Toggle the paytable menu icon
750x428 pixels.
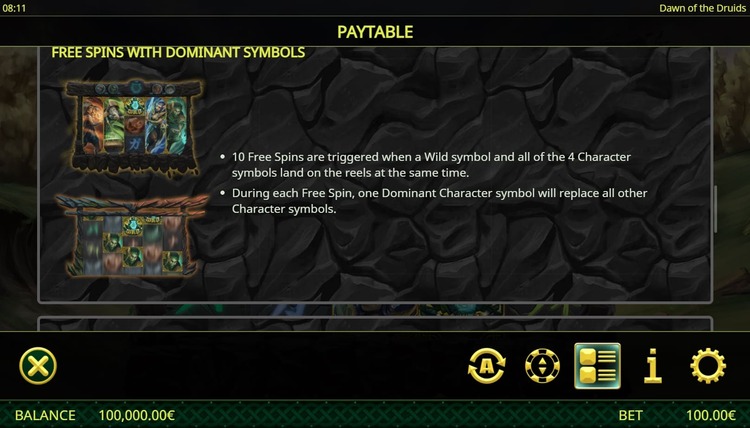(597, 366)
